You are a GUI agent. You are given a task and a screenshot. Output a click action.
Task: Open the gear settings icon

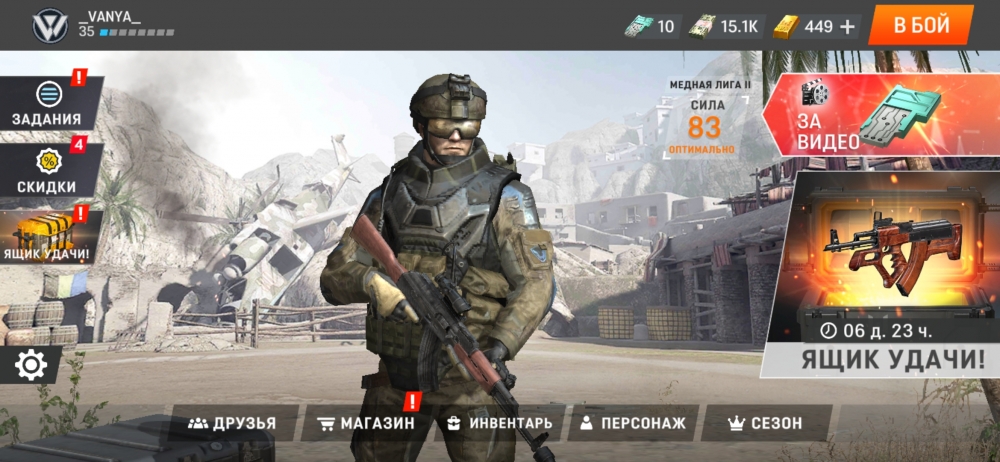point(31,366)
